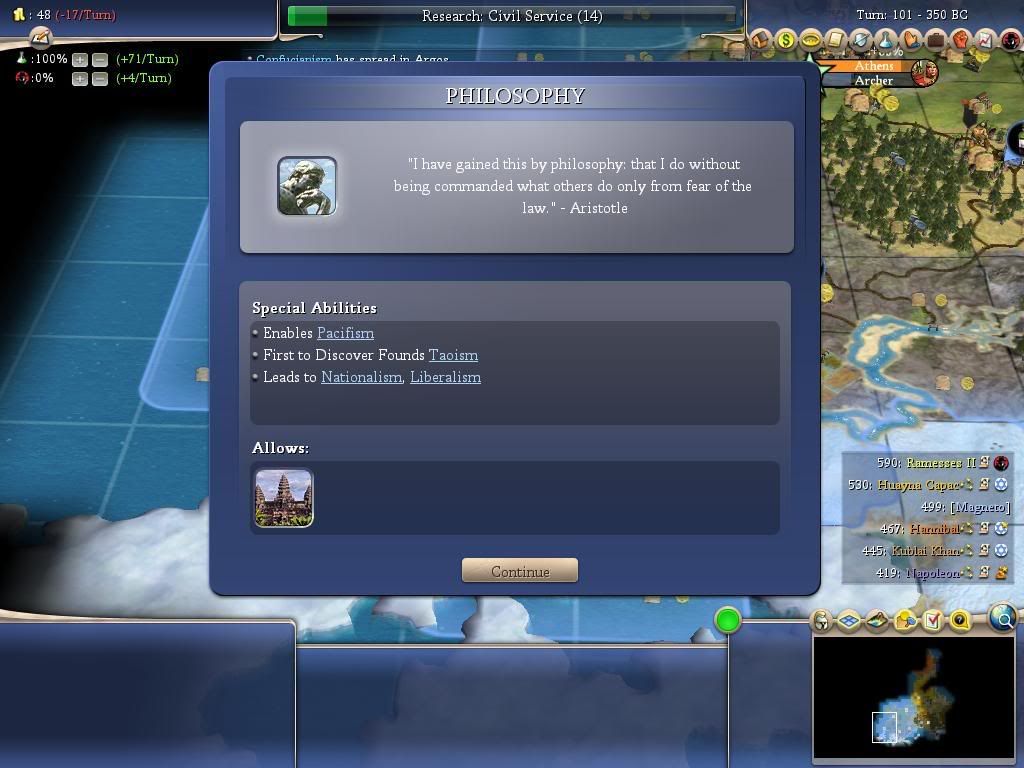Open the technology advisor flask icon
Viewport: 1024px width, 768px height.
tap(885, 40)
